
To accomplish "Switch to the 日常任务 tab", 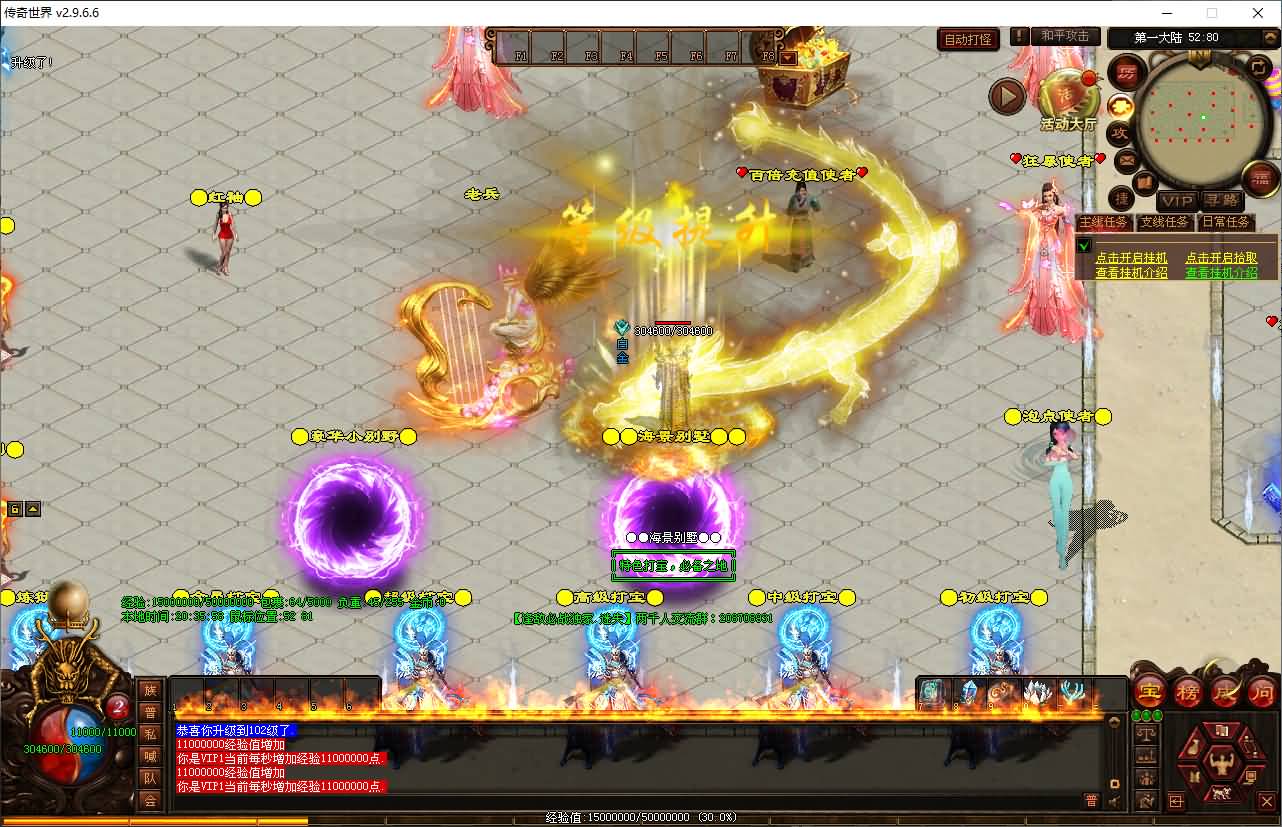I will coord(1226,222).
